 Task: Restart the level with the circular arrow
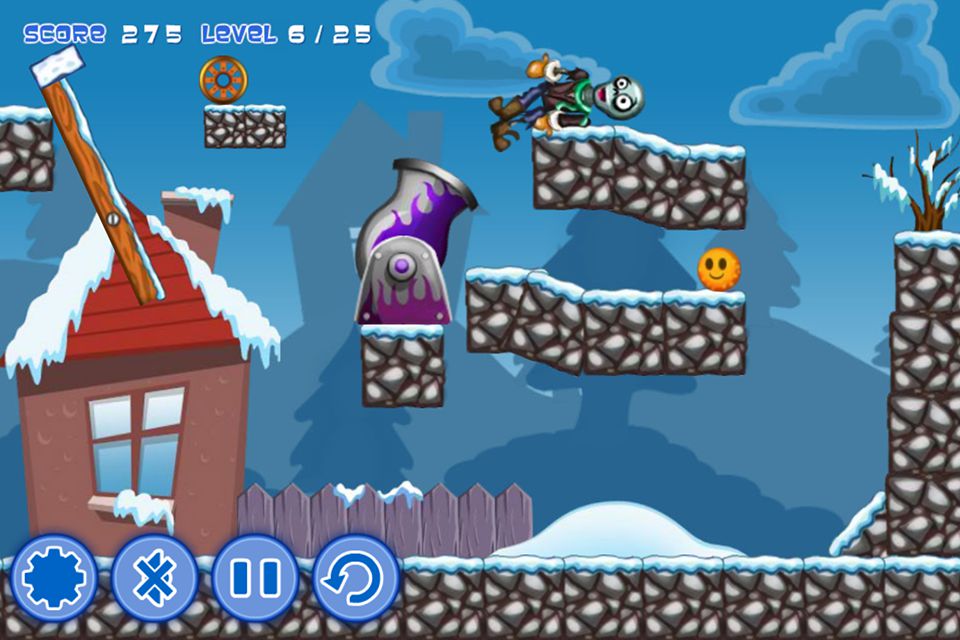click(x=356, y=577)
